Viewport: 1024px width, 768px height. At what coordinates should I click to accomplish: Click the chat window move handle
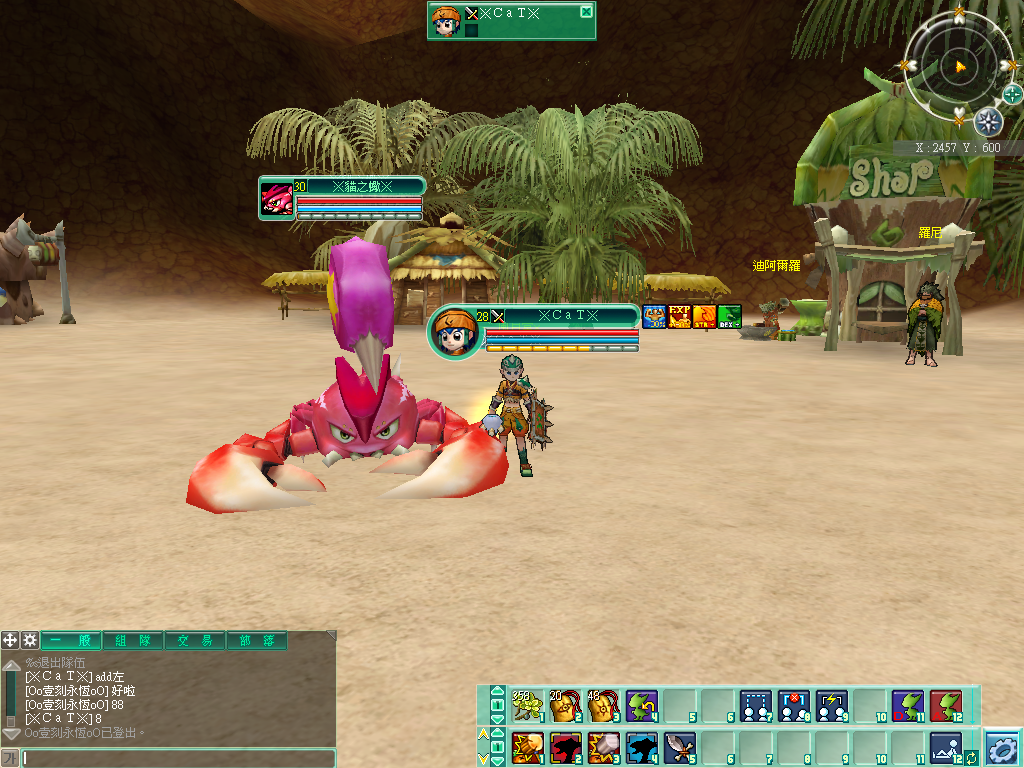(10, 640)
